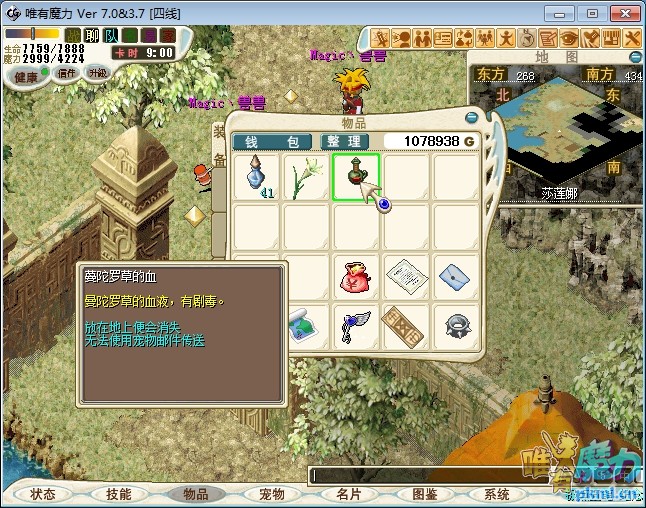This screenshot has width=646, height=508.
Task: Open the 状态 status menu
Action: coord(43,494)
